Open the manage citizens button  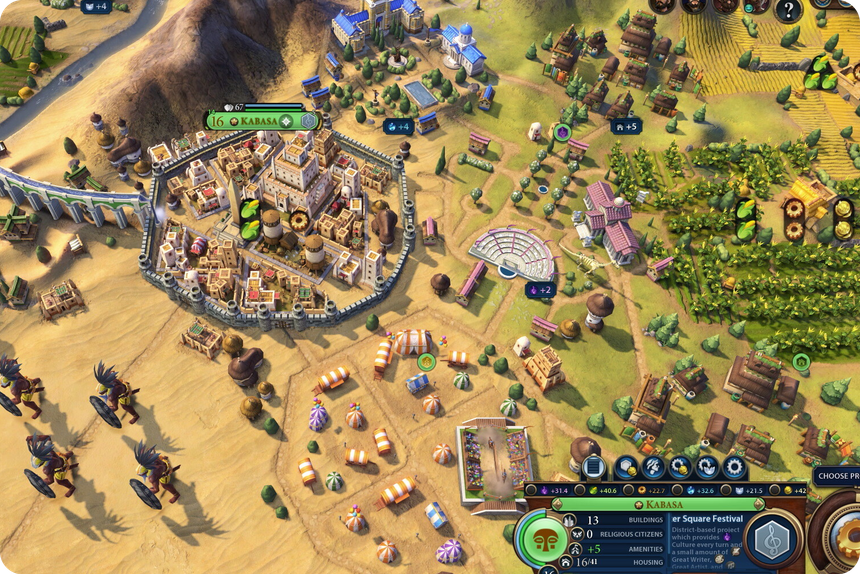(654, 466)
